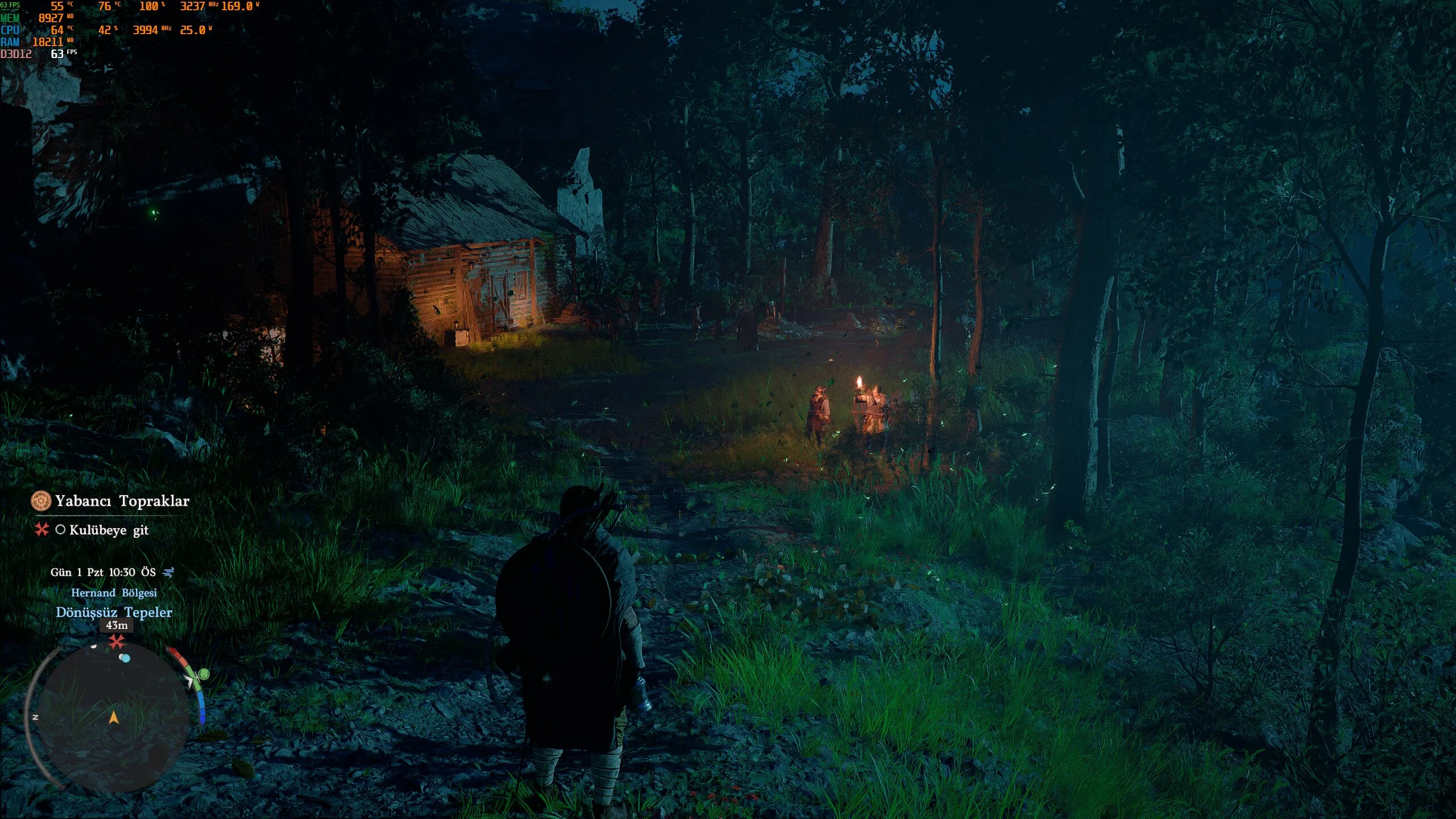Select the red quest marker above the minimap

pos(117,643)
